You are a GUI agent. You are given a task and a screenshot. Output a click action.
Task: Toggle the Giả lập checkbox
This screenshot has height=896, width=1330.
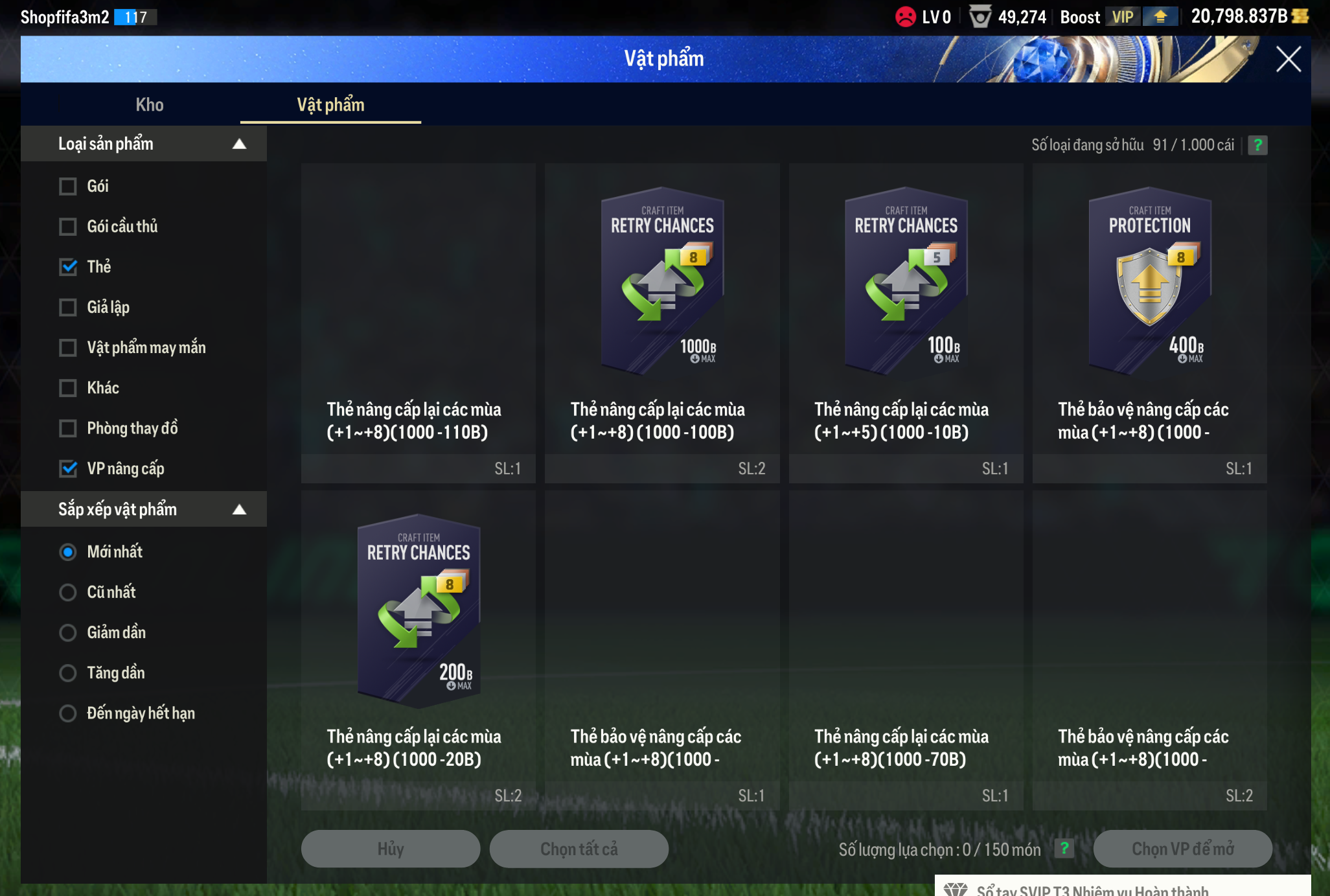pyautogui.click(x=68, y=307)
